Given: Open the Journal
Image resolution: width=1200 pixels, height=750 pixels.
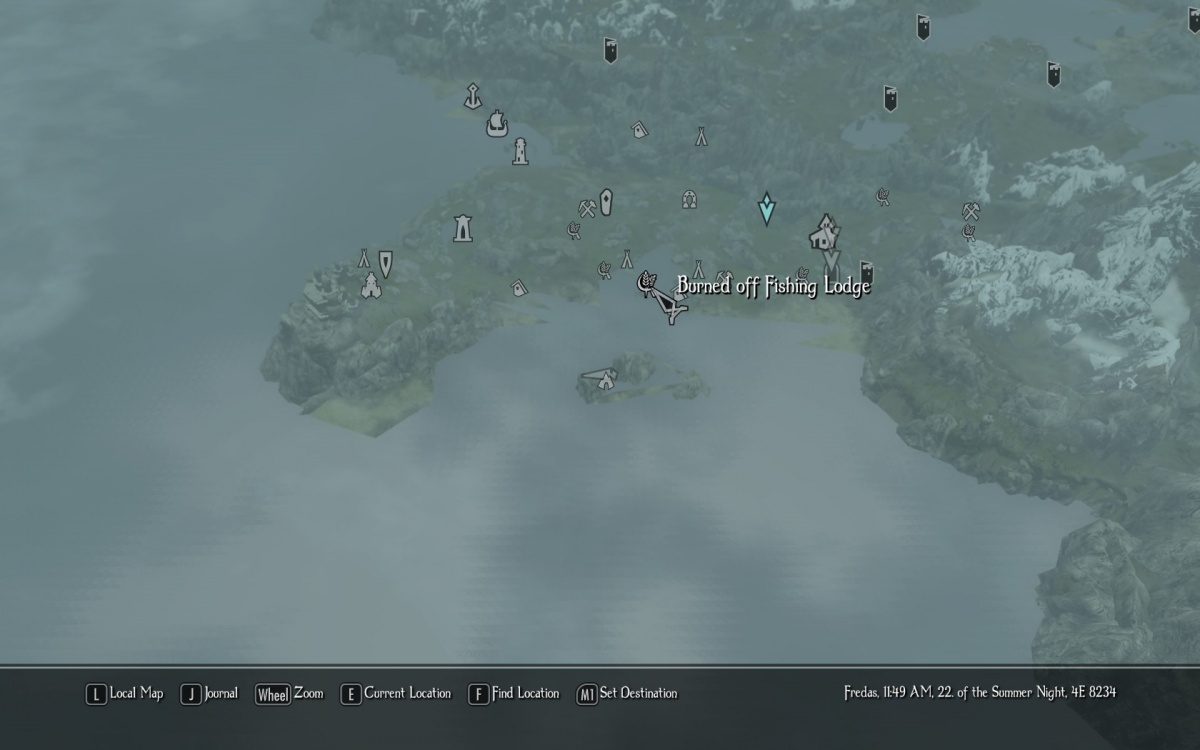Looking at the screenshot, I should (x=210, y=693).
